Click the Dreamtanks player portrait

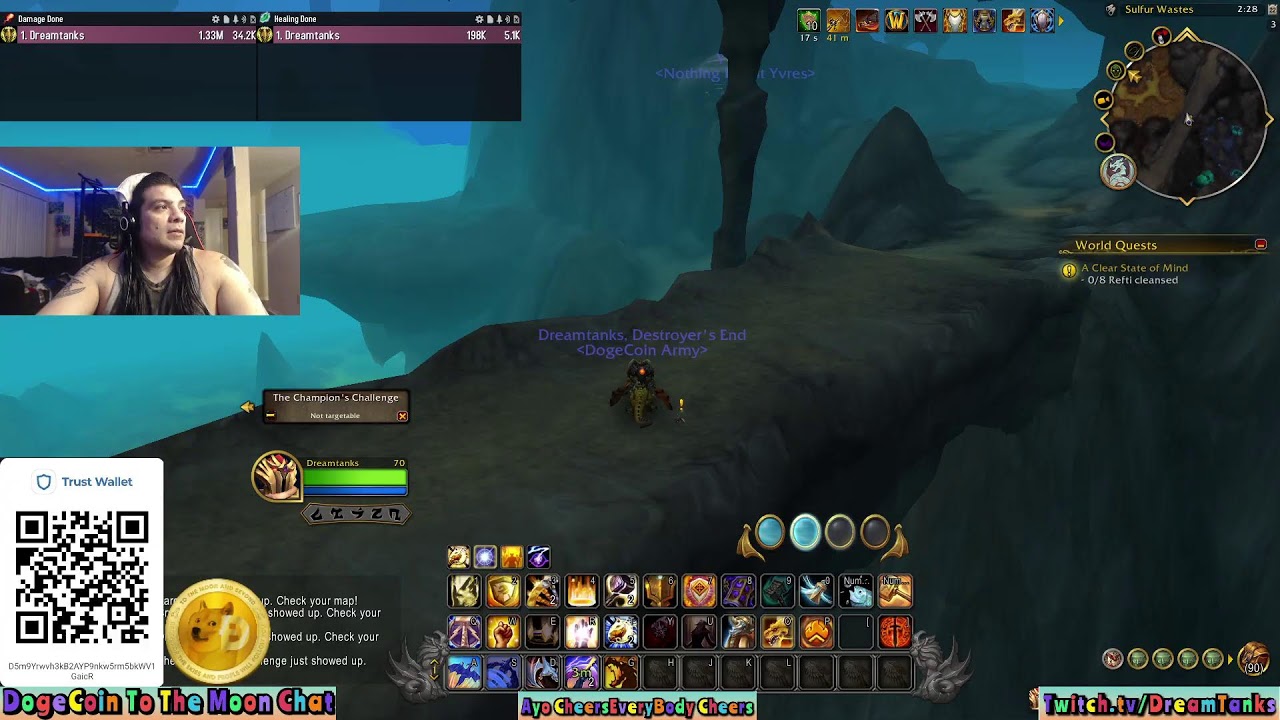[276, 476]
